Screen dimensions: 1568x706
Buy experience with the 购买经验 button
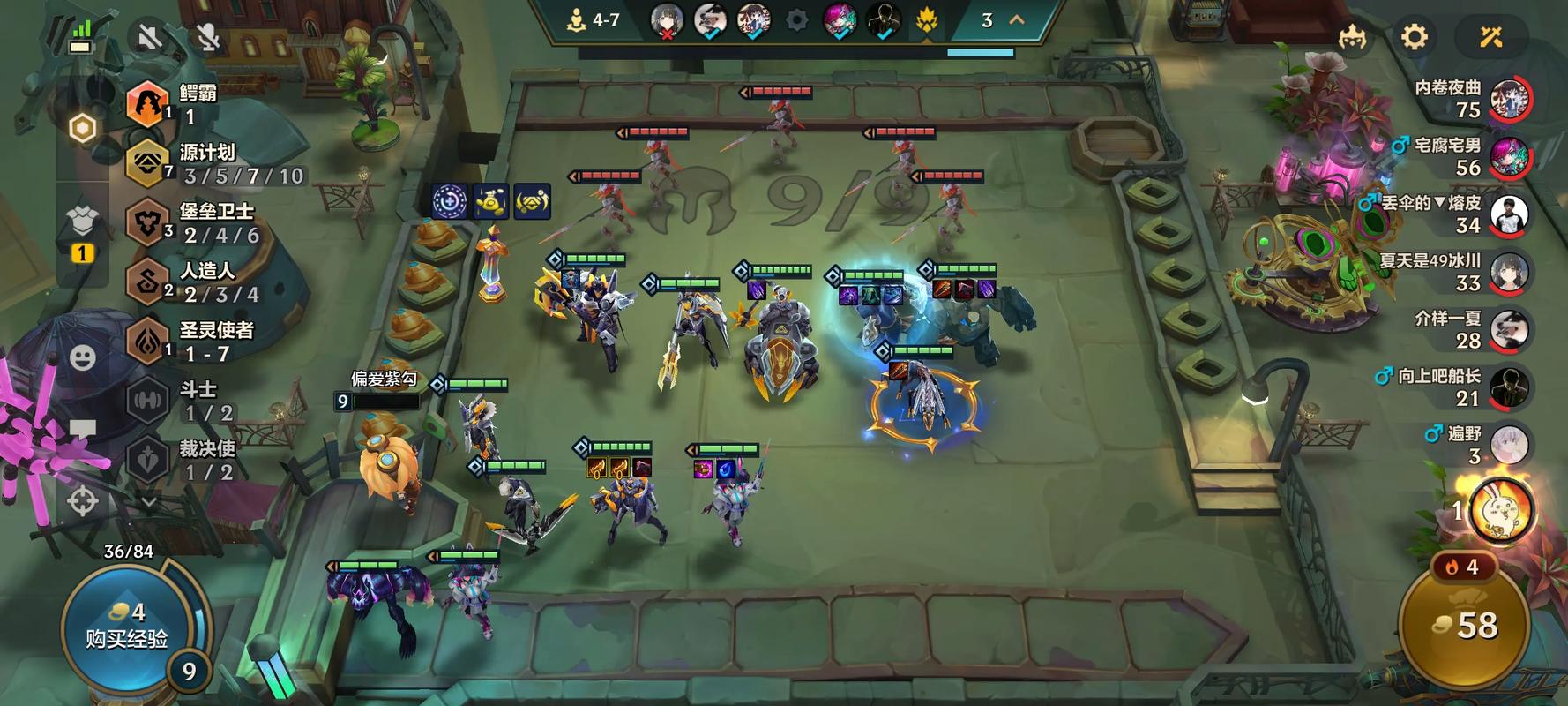126,625
